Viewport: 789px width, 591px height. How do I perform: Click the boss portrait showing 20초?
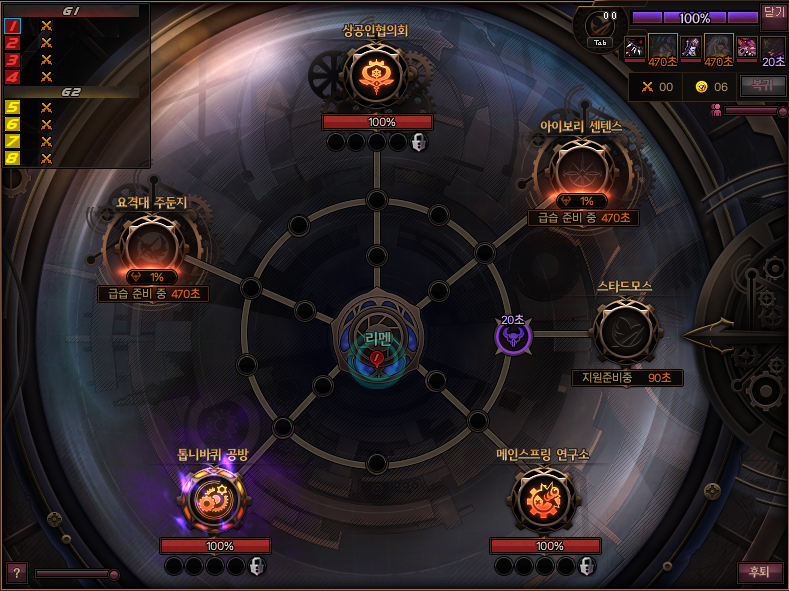point(773,48)
